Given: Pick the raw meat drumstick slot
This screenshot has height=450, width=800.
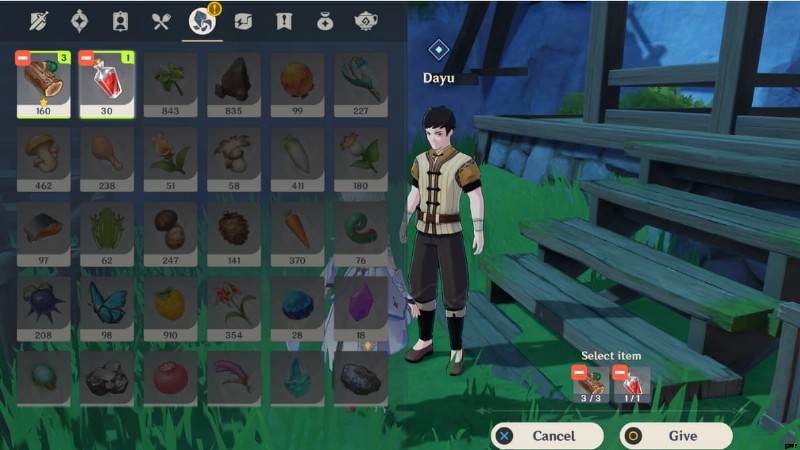Looking at the screenshot, I should (x=107, y=159).
